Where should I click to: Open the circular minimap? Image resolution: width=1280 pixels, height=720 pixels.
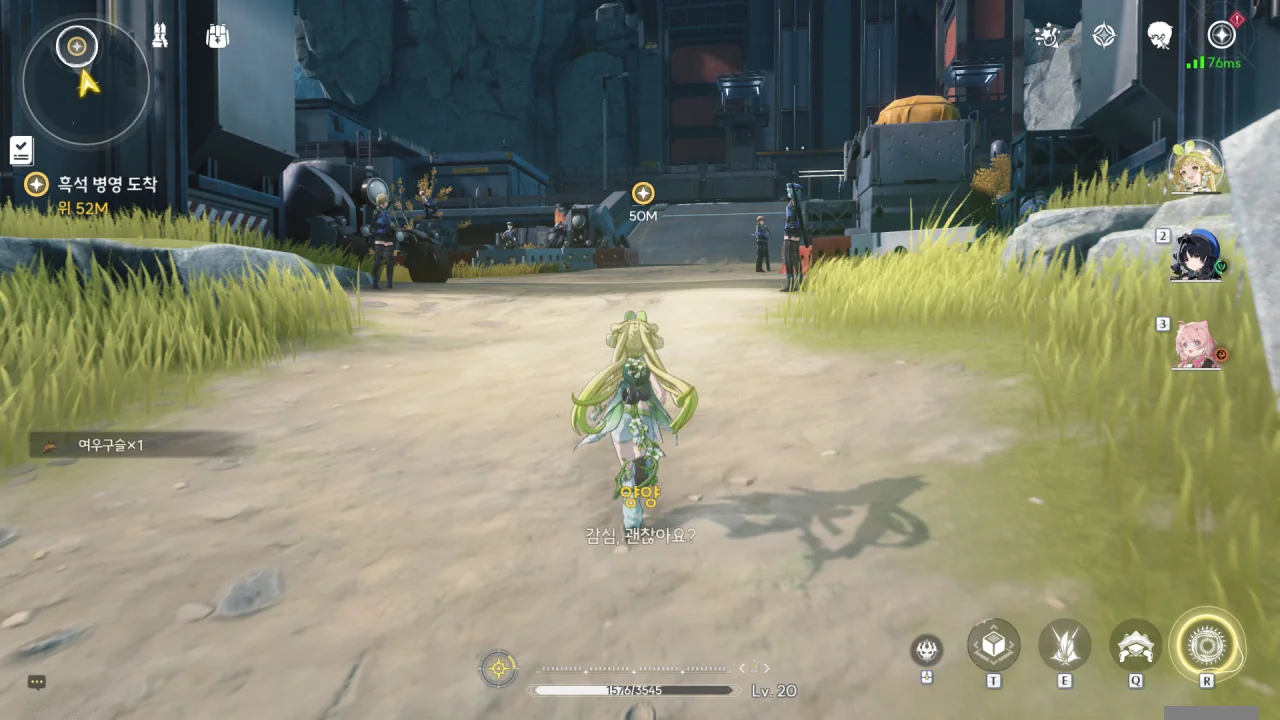click(86, 82)
